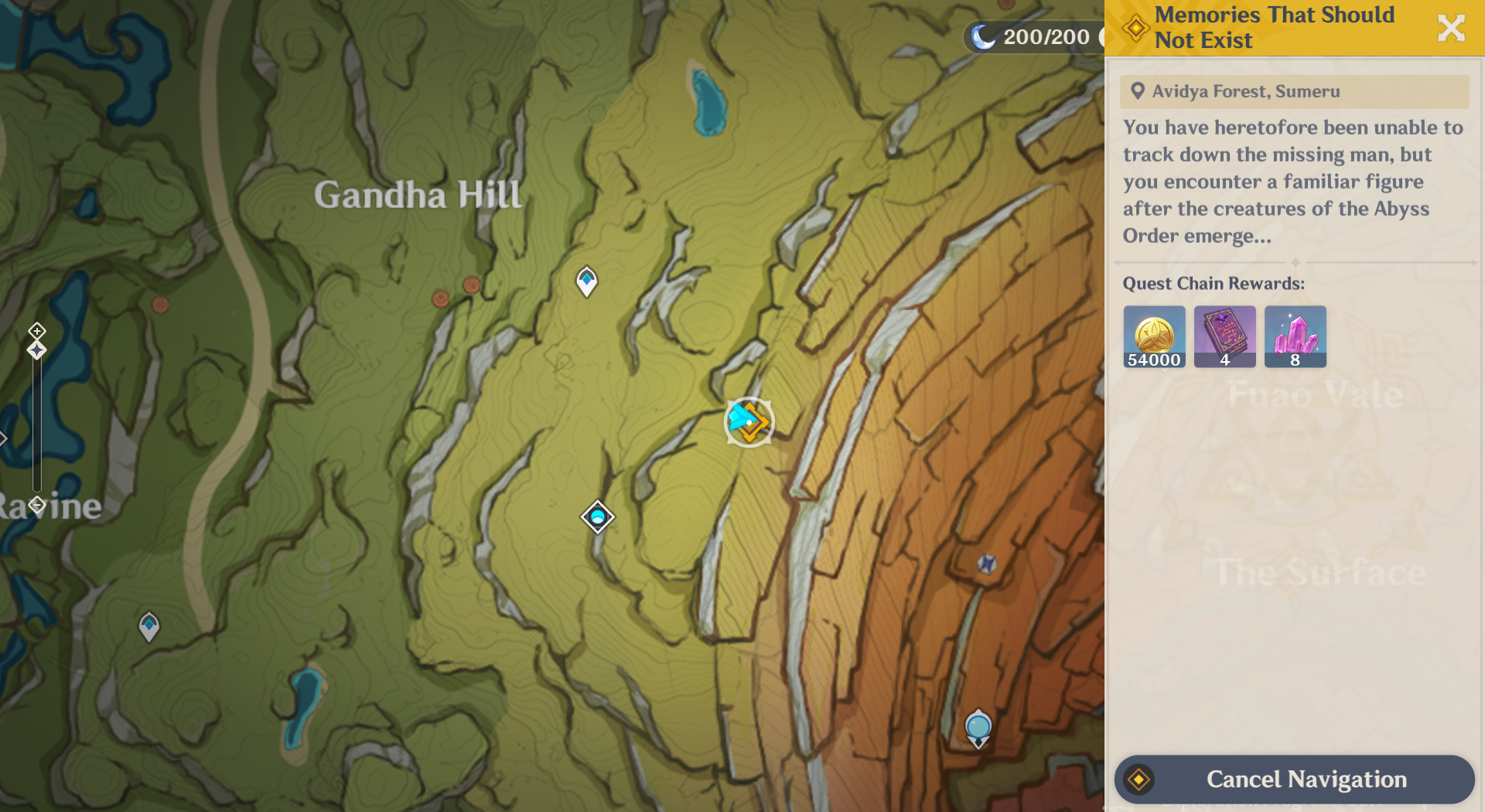Click the small star marker near Fuao Vale
This screenshot has height=812, width=1485.
(x=985, y=564)
